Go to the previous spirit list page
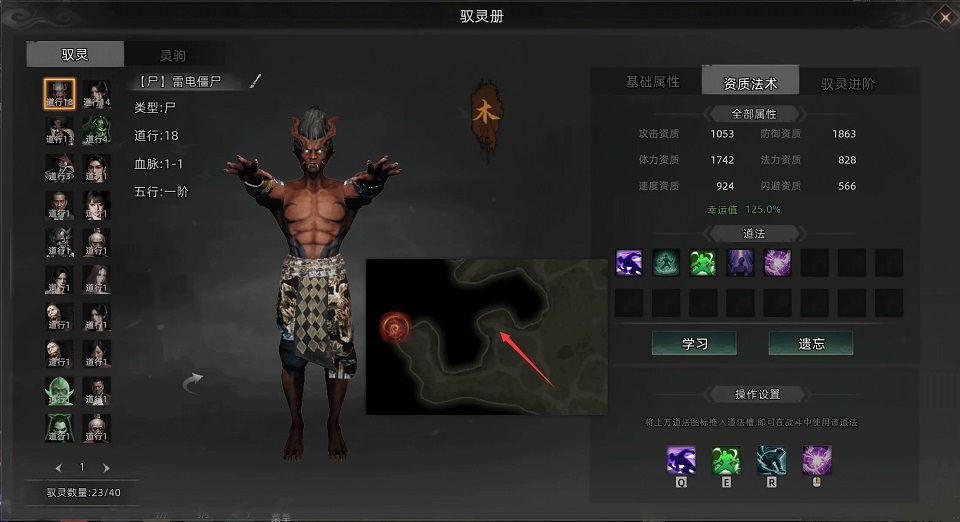The height and width of the screenshot is (522, 960). click(59, 467)
